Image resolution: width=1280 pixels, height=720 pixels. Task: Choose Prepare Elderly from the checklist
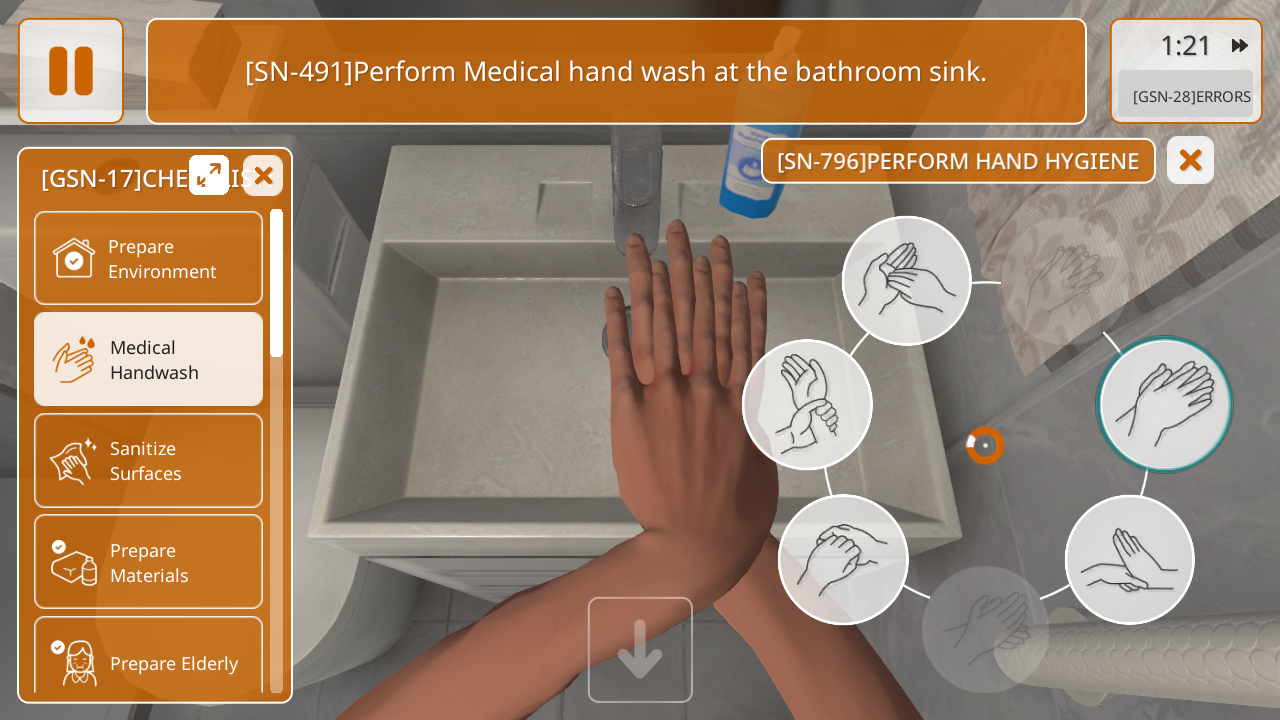pyautogui.click(x=148, y=660)
